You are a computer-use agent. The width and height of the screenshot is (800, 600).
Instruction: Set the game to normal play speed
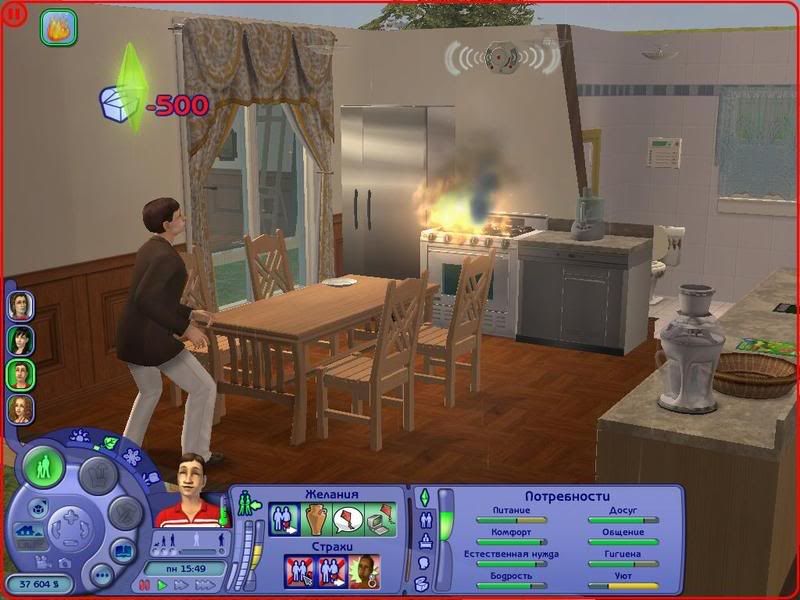click(x=162, y=585)
